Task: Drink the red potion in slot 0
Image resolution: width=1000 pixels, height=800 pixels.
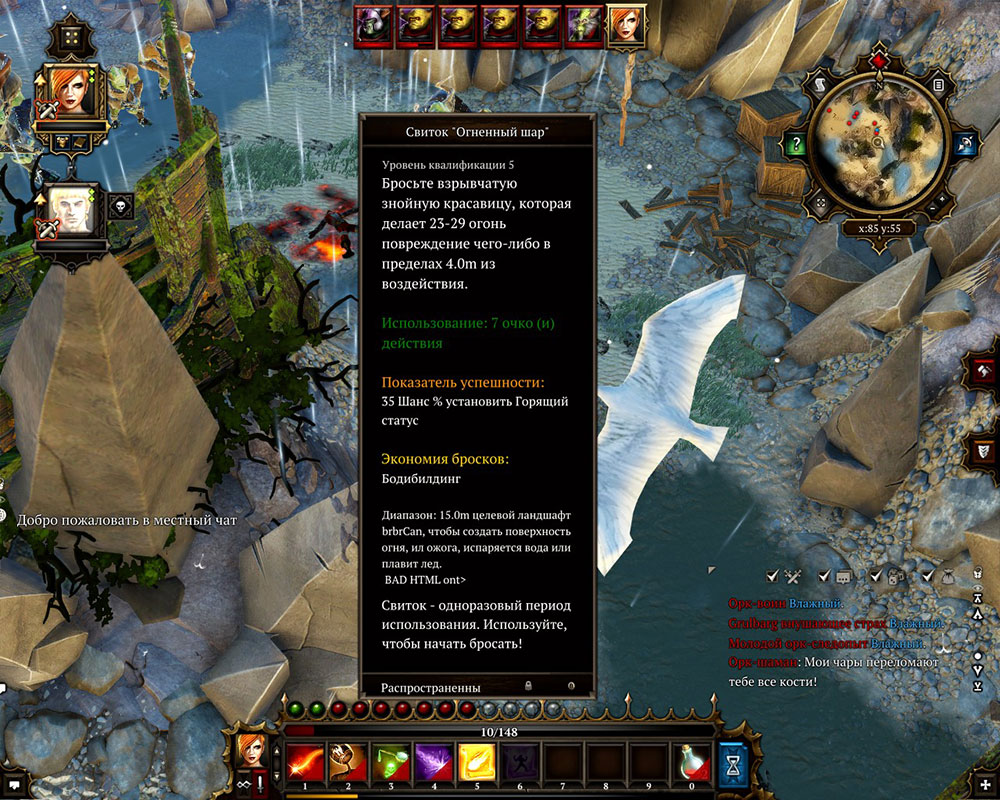Action: tap(691, 762)
